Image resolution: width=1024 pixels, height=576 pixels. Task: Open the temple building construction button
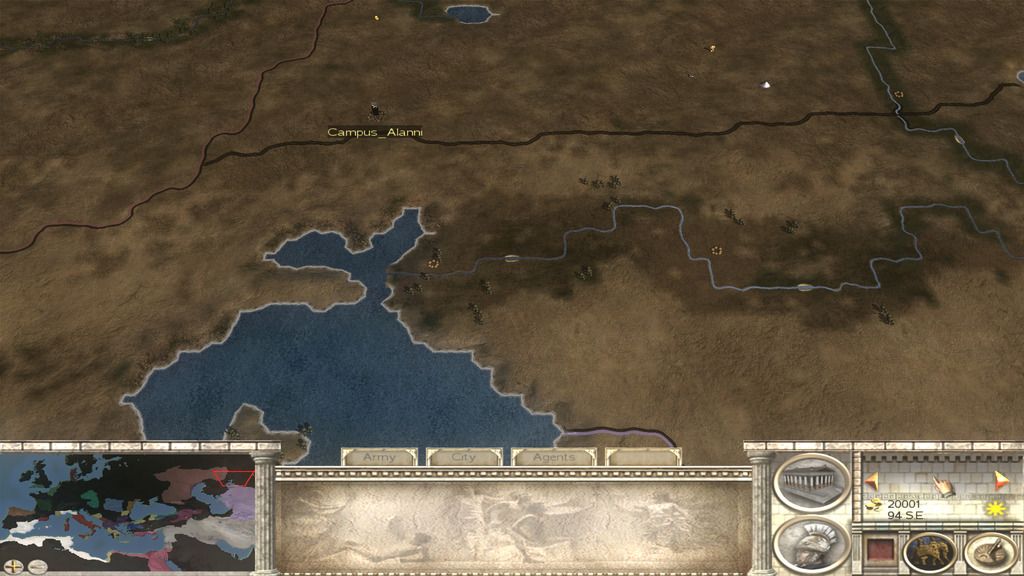(x=811, y=482)
